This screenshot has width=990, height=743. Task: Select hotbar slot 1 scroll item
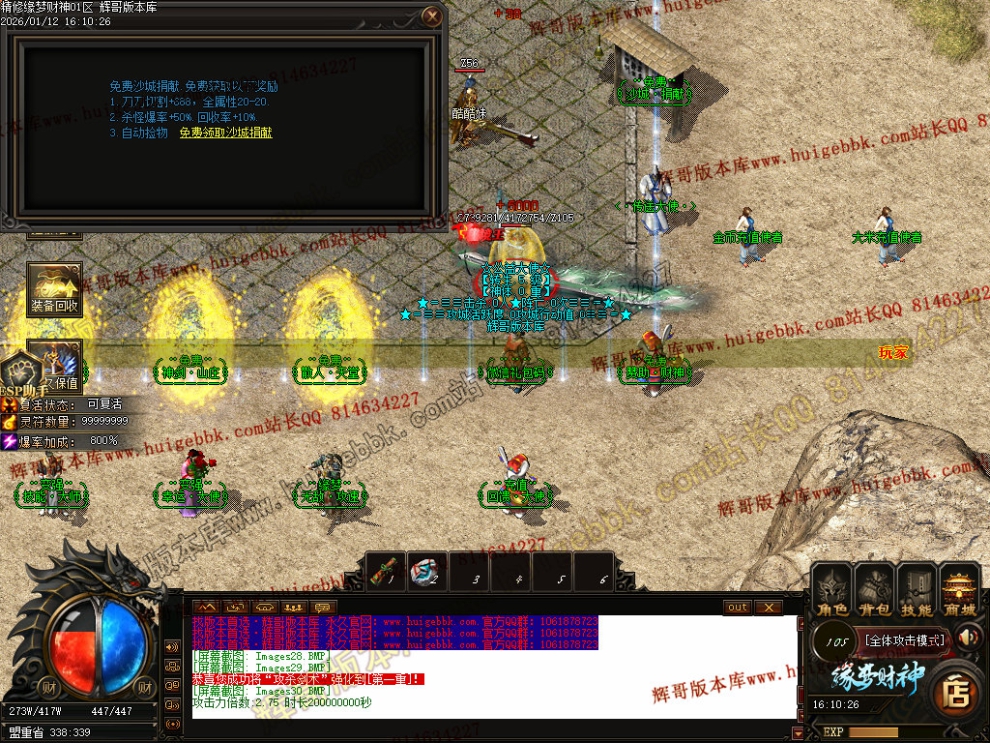point(387,572)
